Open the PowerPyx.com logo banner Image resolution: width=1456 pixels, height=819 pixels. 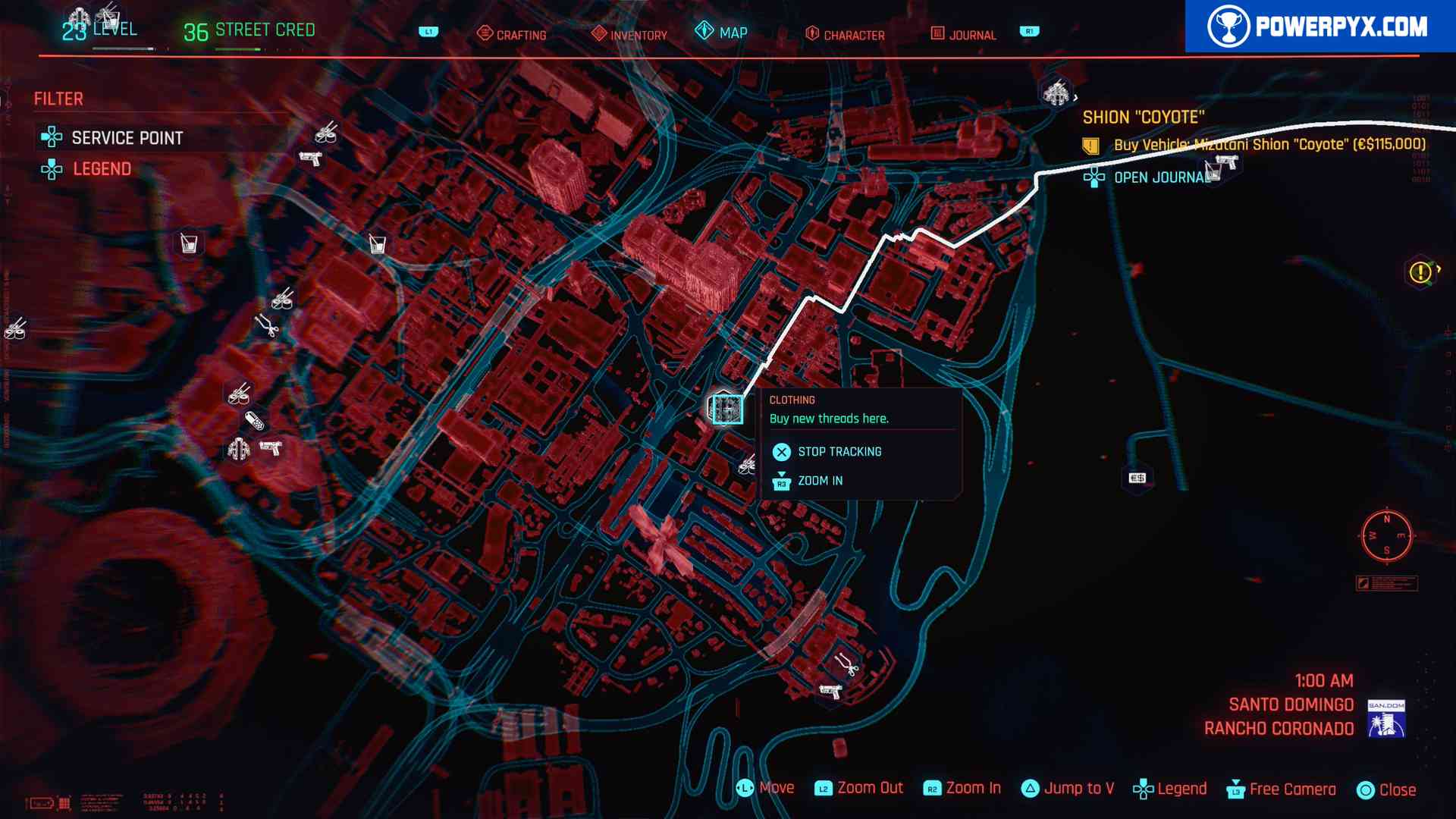pos(1319,27)
